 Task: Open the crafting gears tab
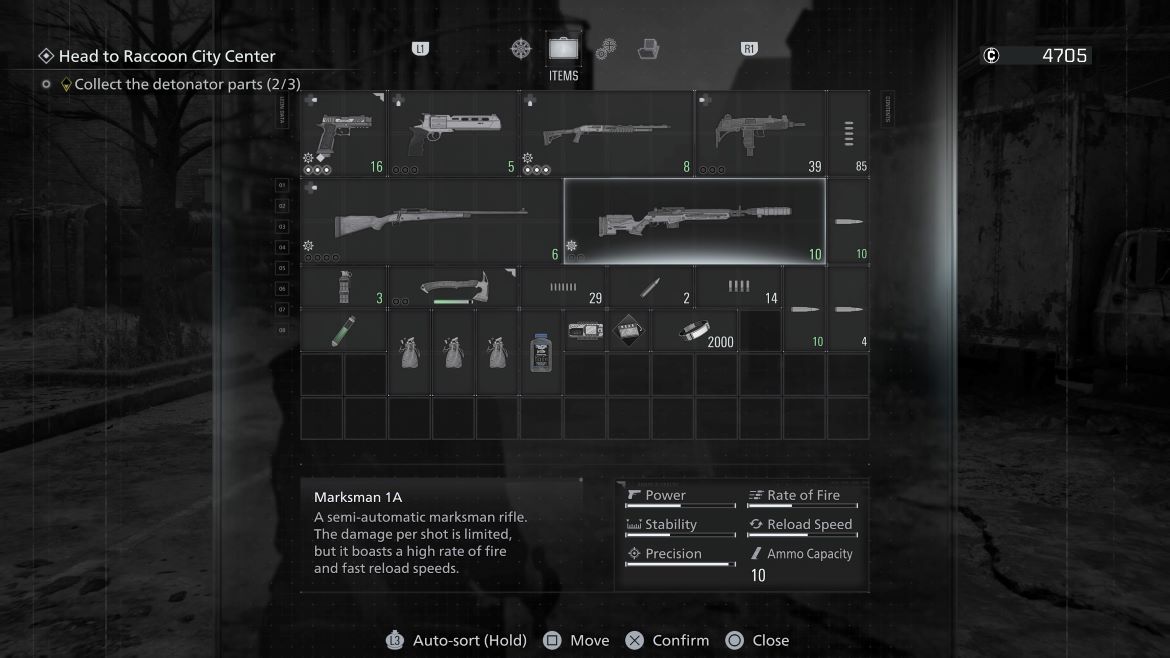(x=606, y=48)
